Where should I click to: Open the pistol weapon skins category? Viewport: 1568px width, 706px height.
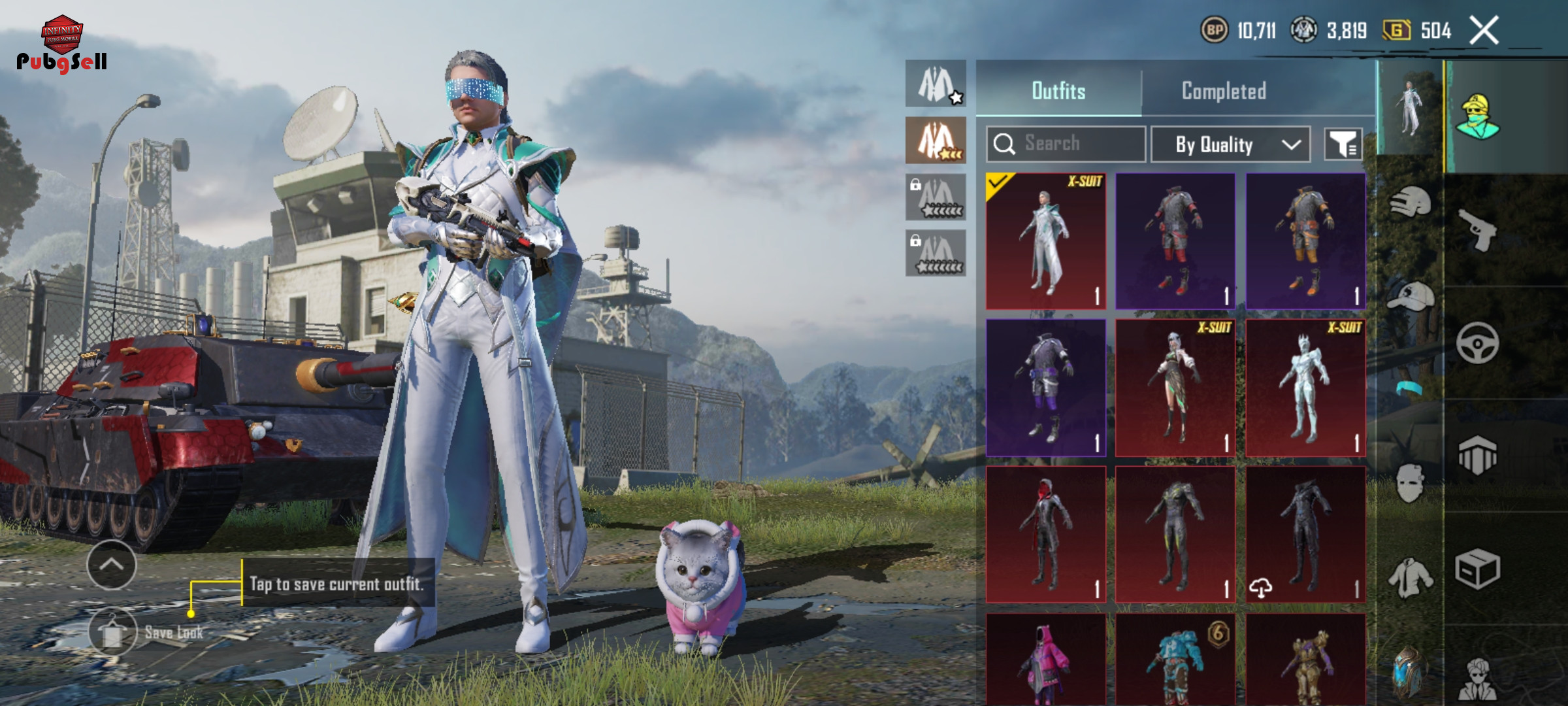click(1478, 229)
